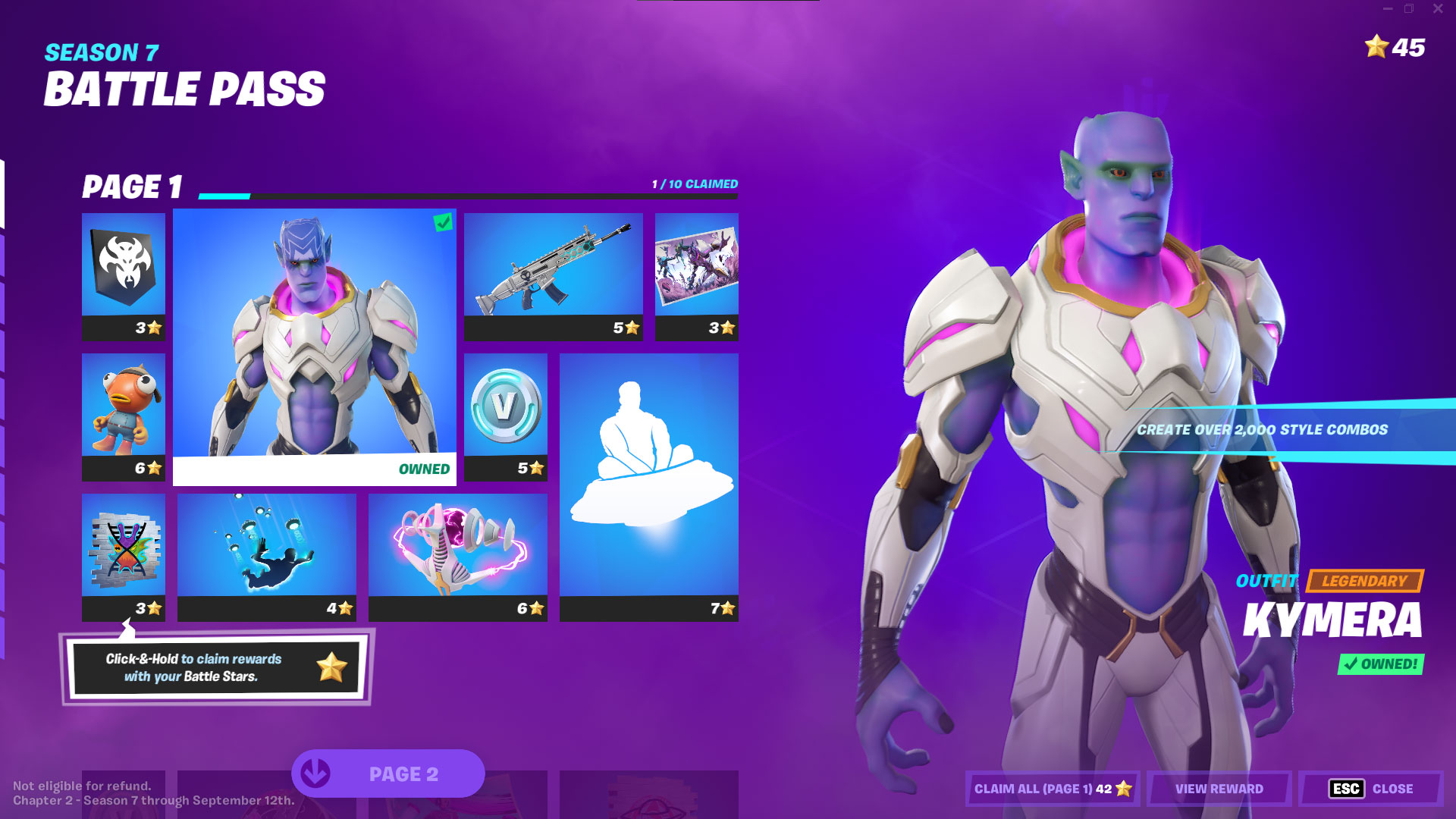The width and height of the screenshot is (1456, 819).
Task: Pick the pink glowing glider reward
Action: coord(457,557)
